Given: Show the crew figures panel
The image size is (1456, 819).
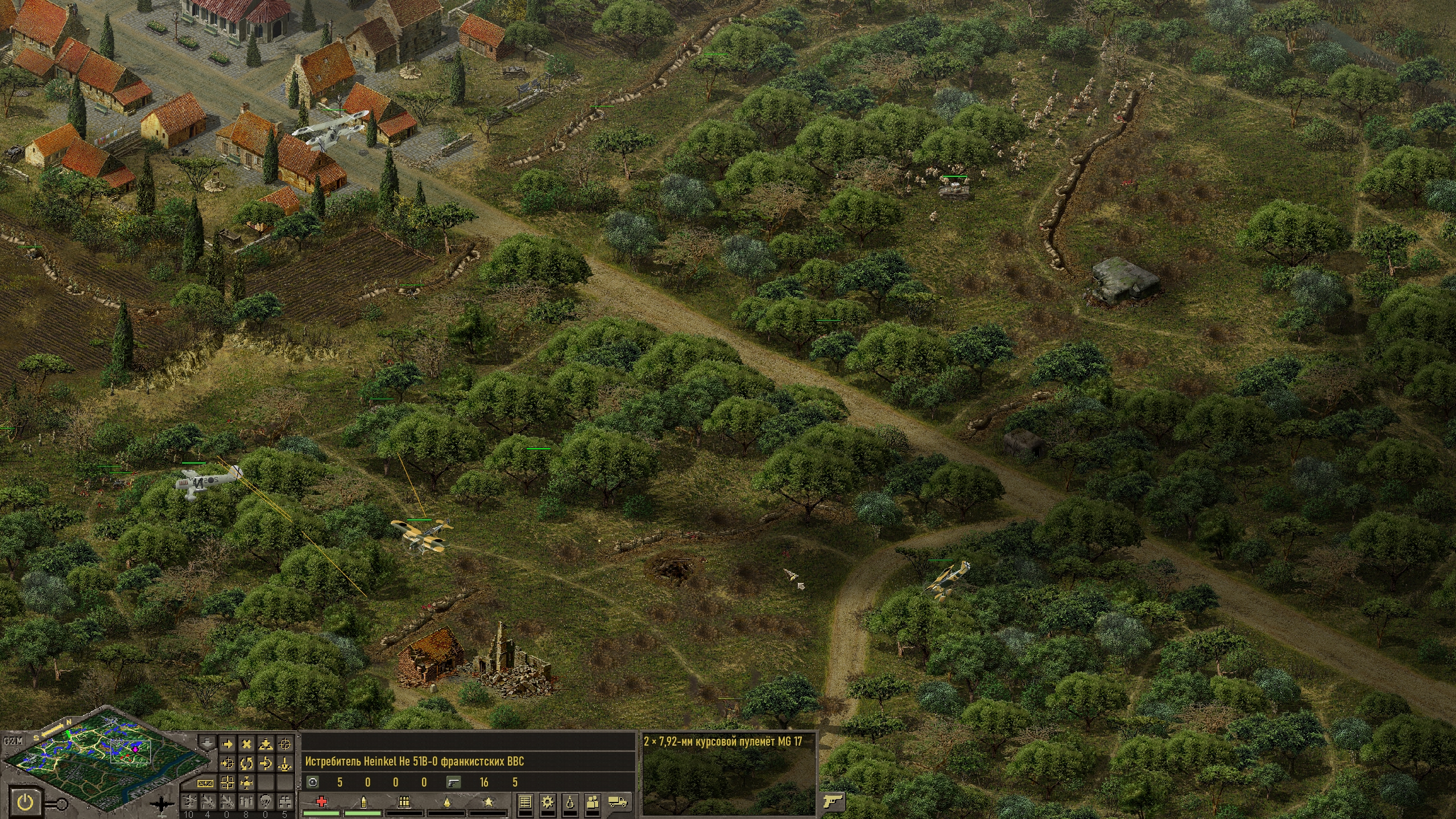Looking at the screenshot, I should pyautogui.click(x=594, y=803).
